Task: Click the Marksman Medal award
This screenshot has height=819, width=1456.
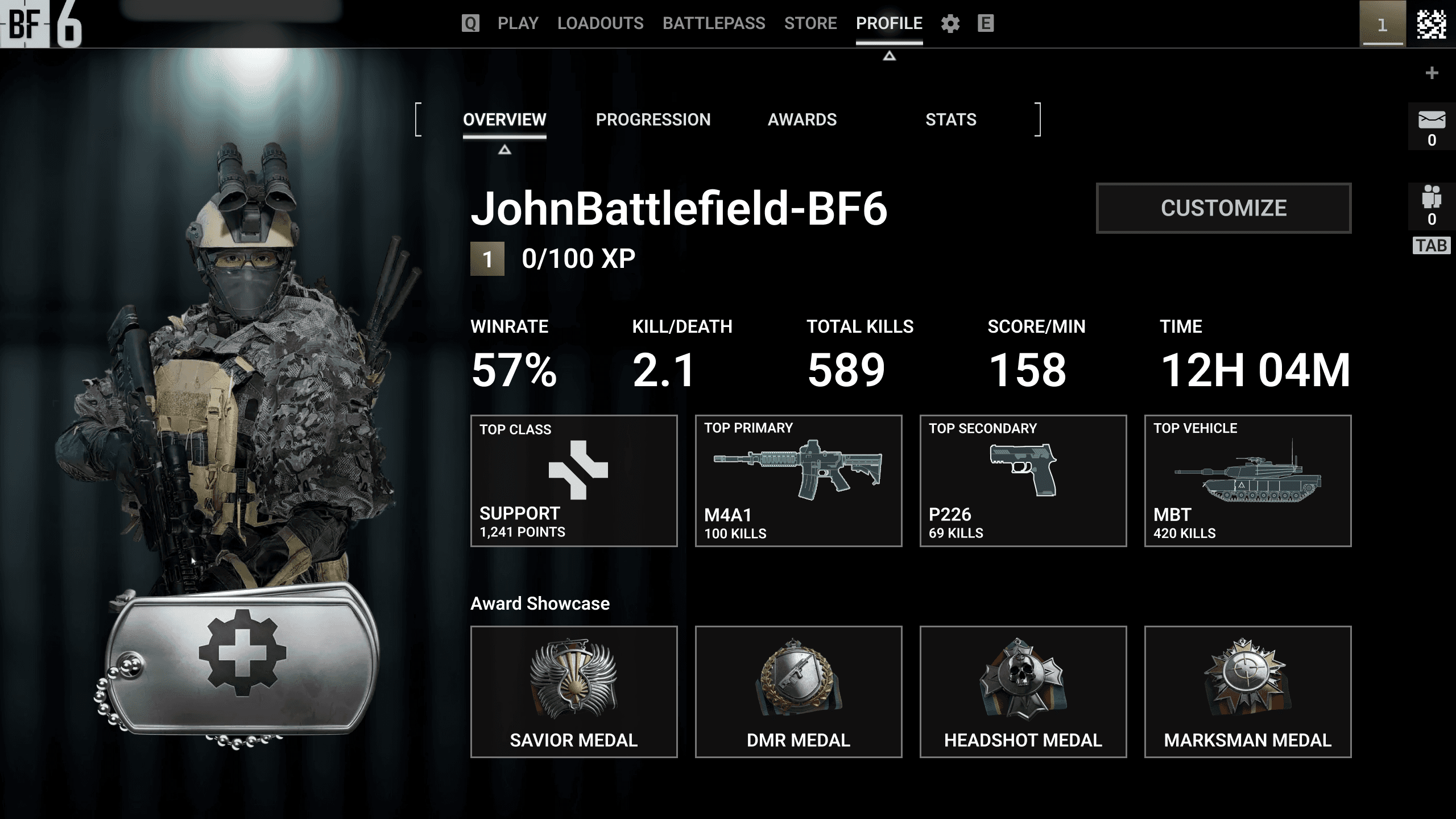Action: pos(1248,692)
